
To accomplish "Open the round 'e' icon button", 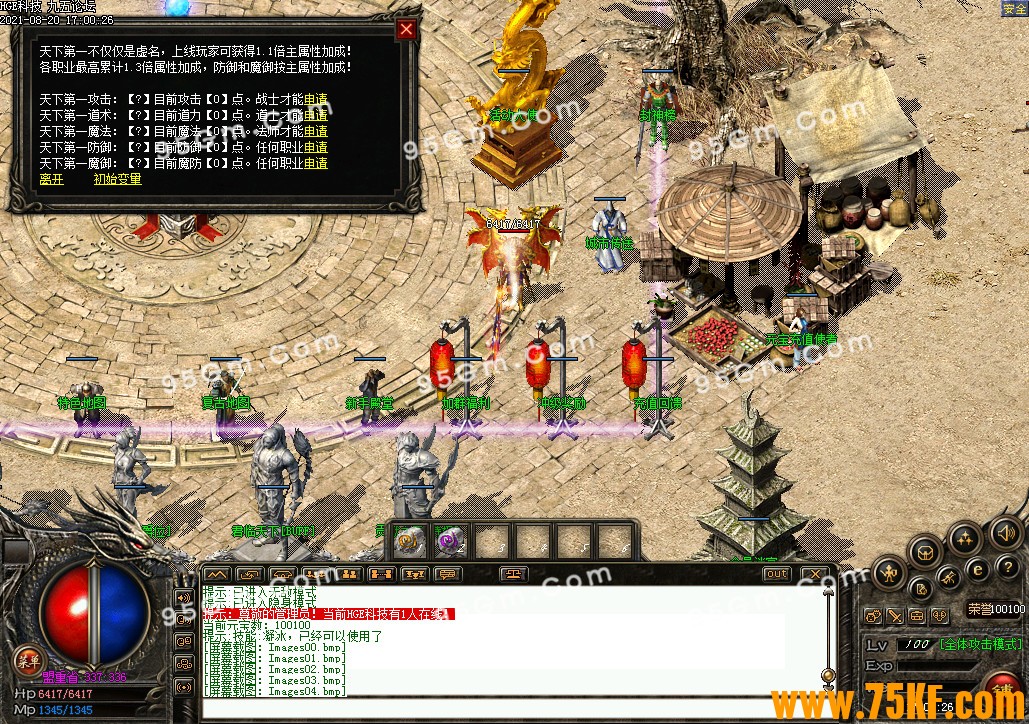I will 980,569.
